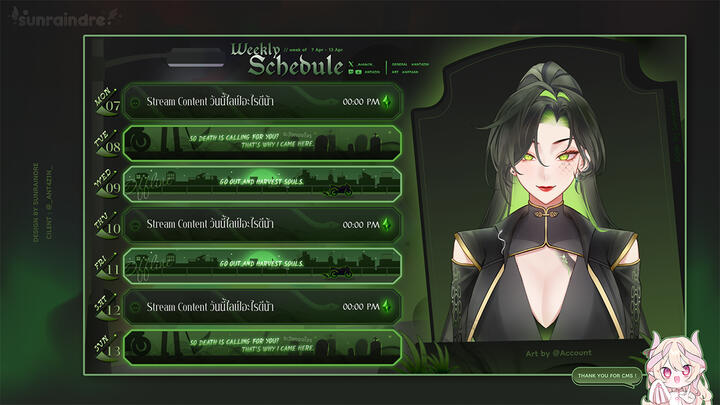
Task: Select the Monday 07 stream content row
Action: [x=262, y=102]
